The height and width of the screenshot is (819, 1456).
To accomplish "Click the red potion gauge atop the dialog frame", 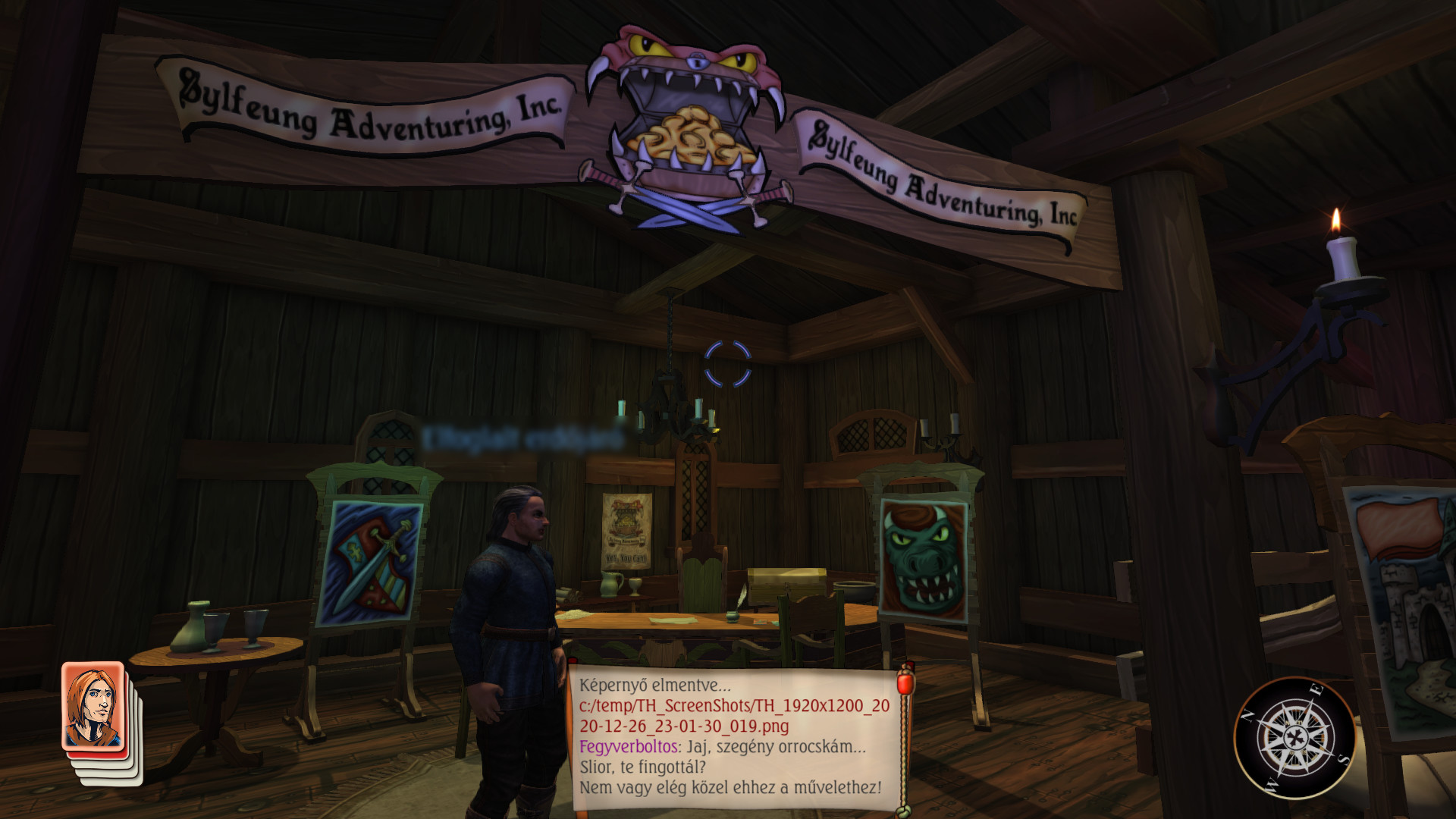I will pyautogui.click(x=906, y=682).
